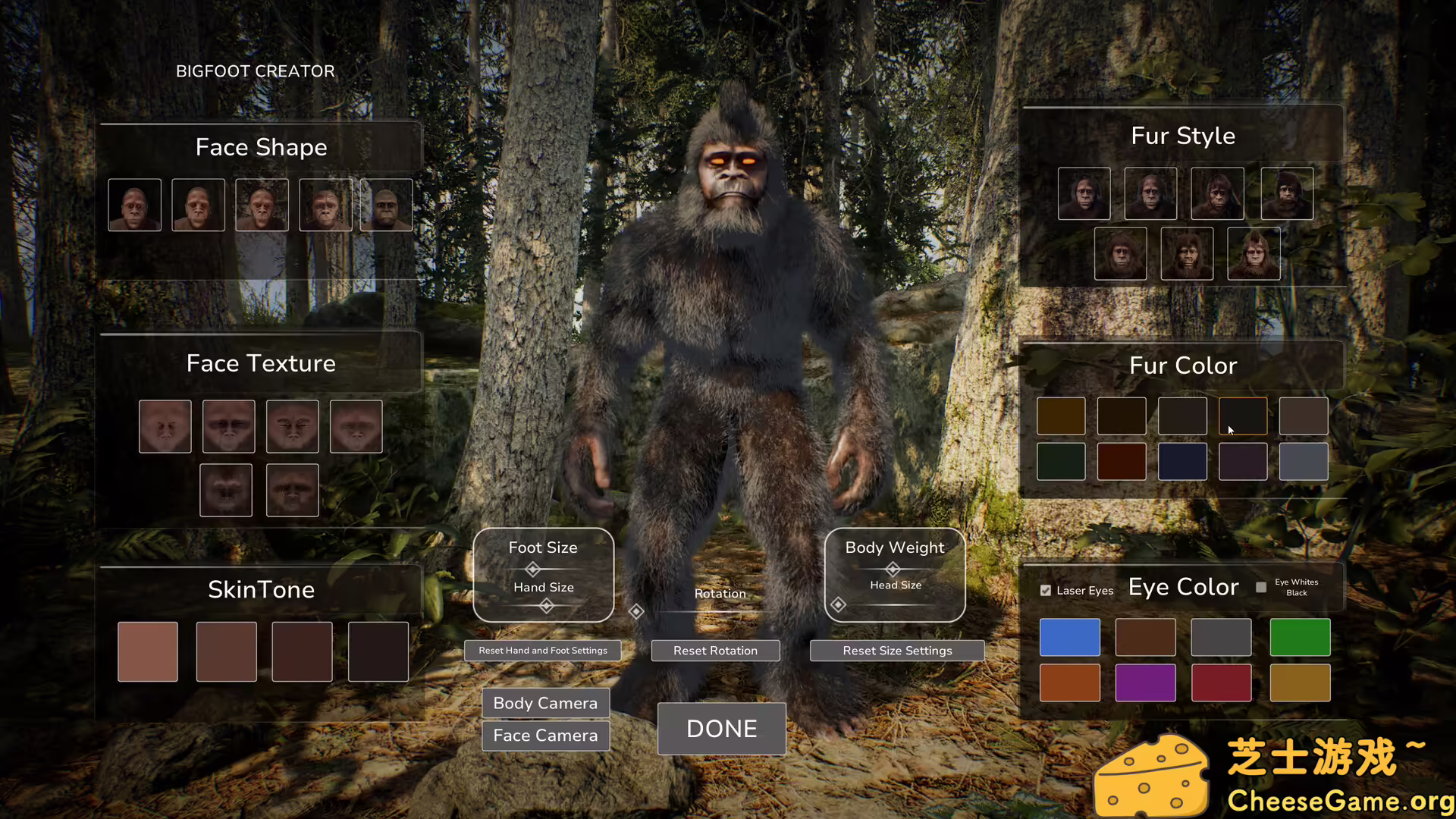Select the fifth face shape preset

pos(385,204)
